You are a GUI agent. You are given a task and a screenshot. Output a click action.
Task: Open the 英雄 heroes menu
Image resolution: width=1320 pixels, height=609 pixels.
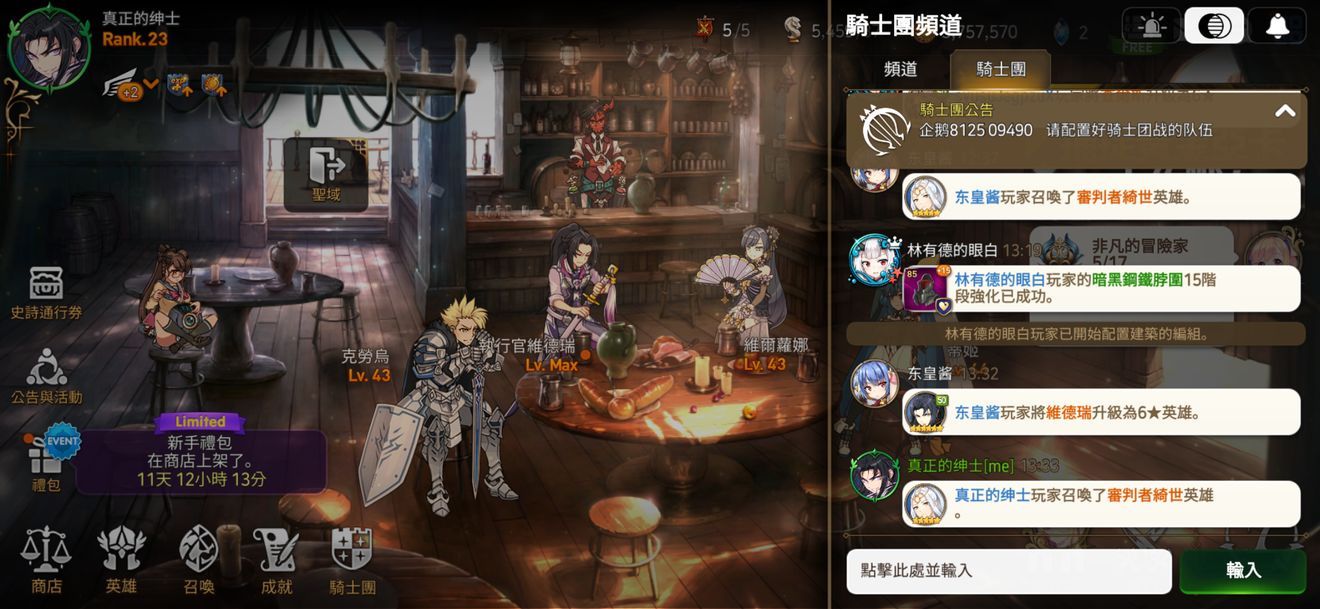[x=121, y=560]
